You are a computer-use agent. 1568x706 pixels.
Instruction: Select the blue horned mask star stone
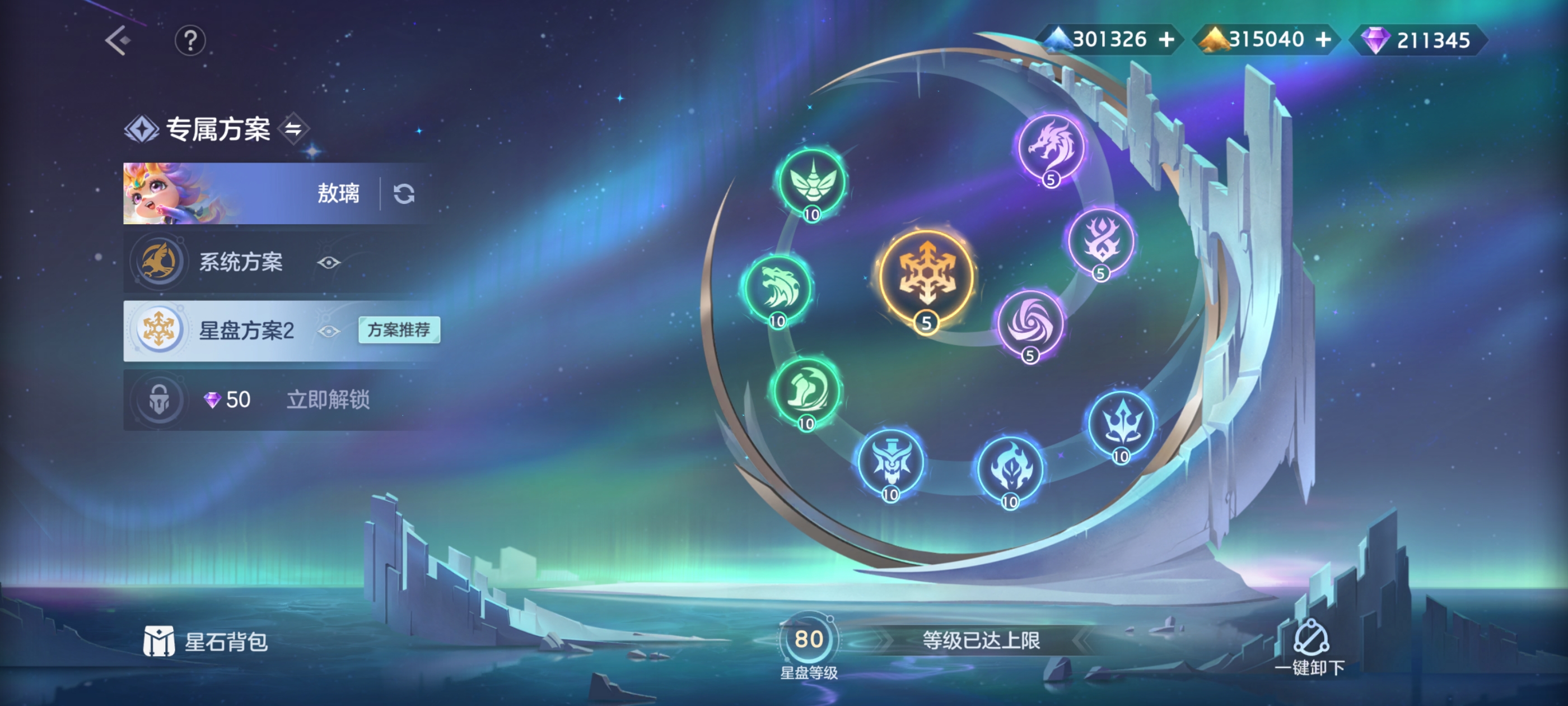(890, 462)
